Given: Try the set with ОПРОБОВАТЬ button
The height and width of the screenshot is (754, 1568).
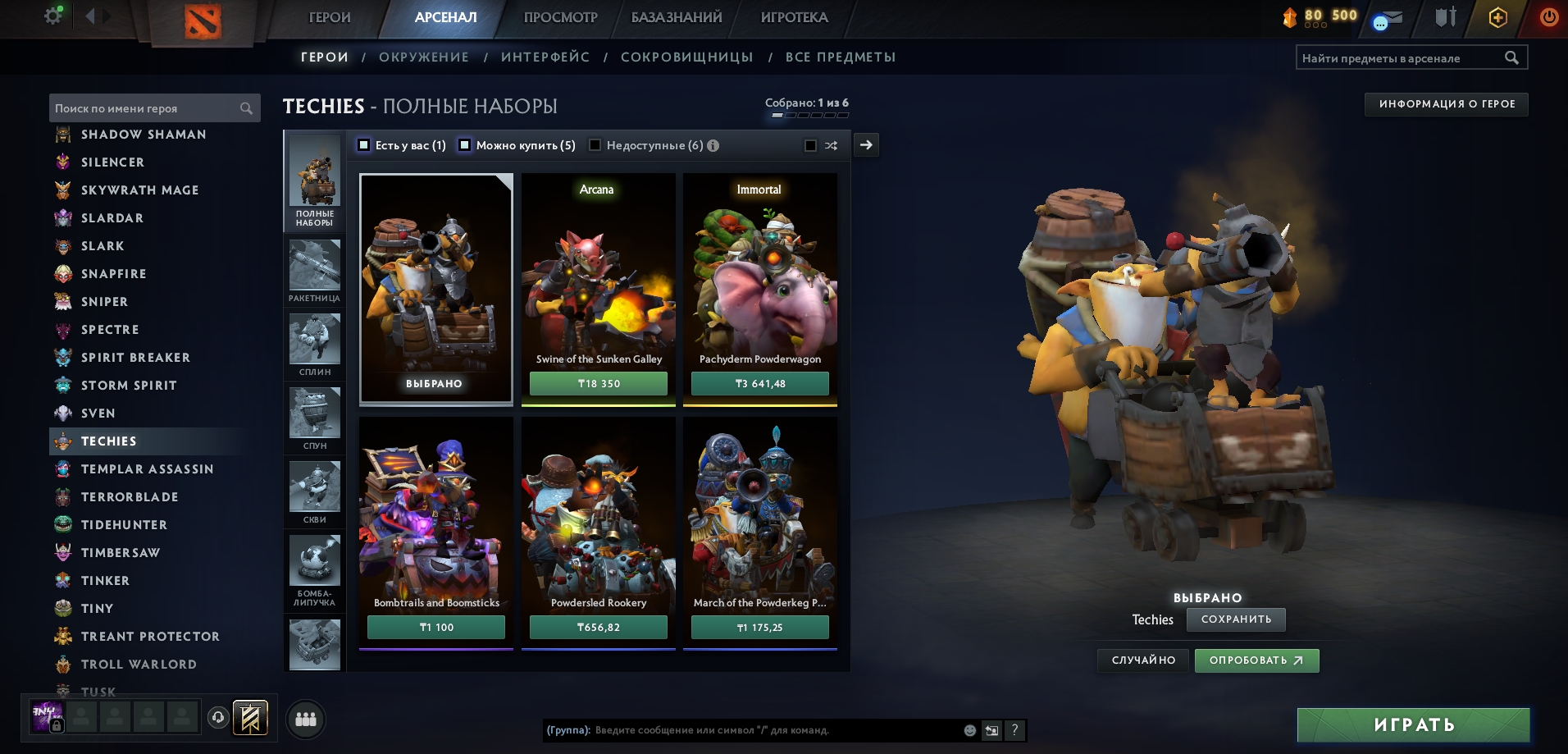Looking at the screenshot, I should [x=1256, y=660].
